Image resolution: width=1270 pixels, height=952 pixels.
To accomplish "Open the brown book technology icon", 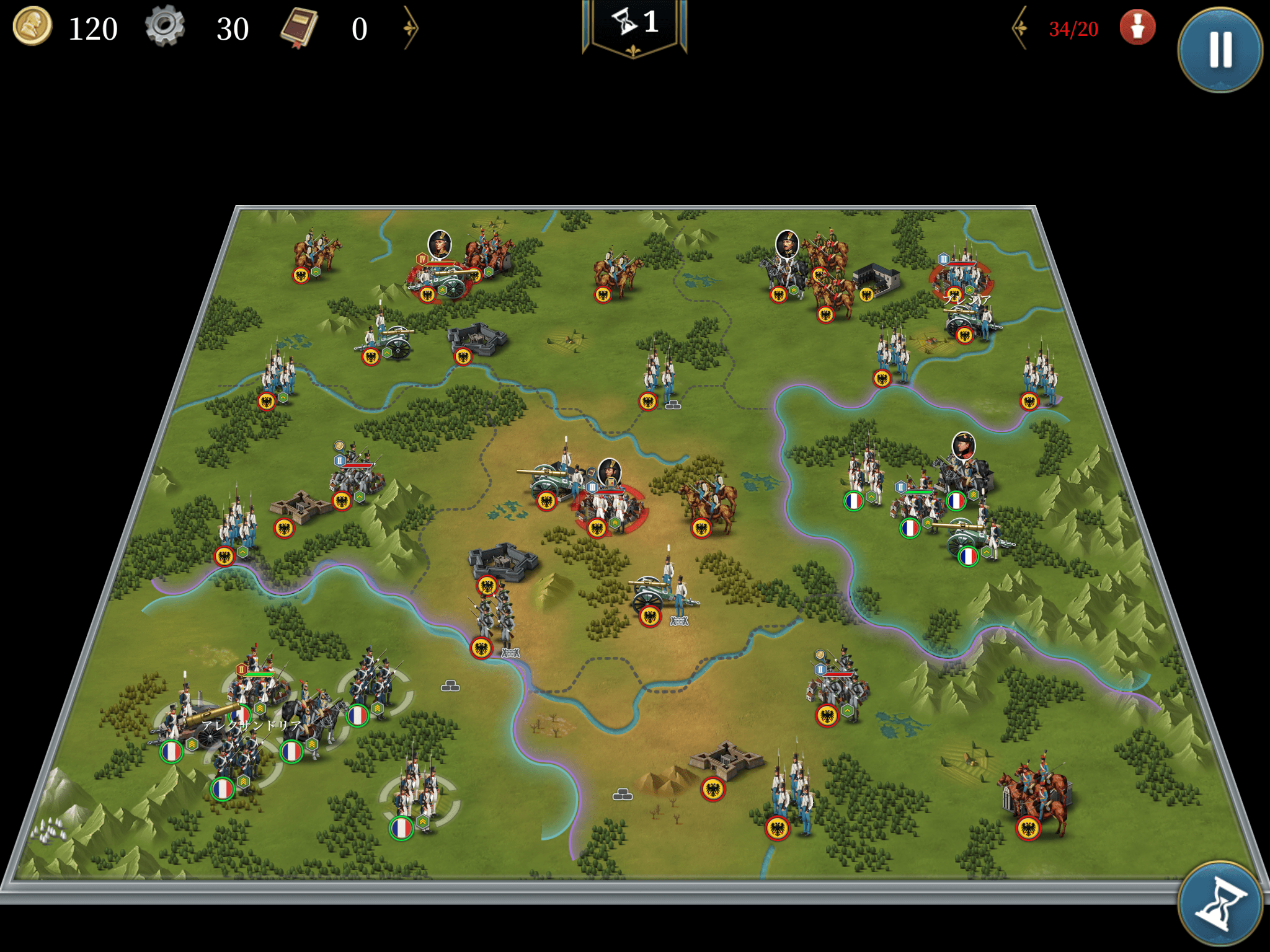I will [300, 29].
